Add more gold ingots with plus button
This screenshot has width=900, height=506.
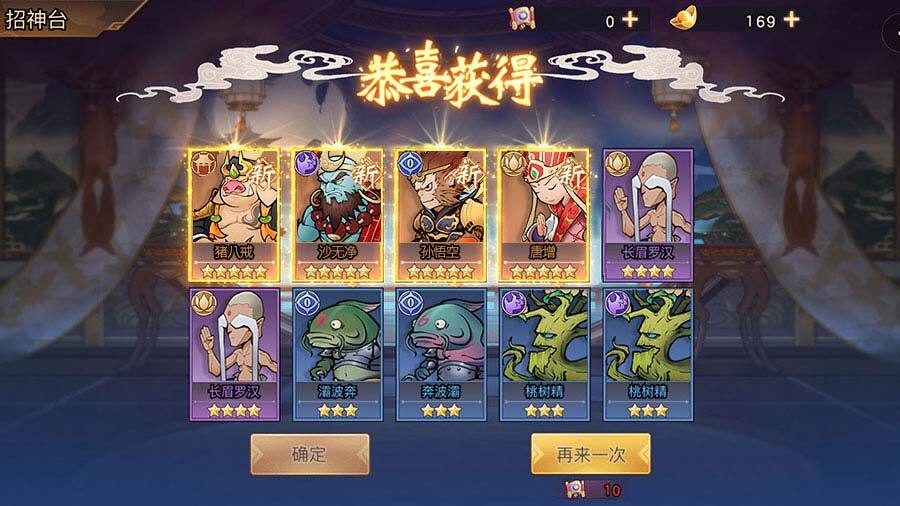pos(791,19)
